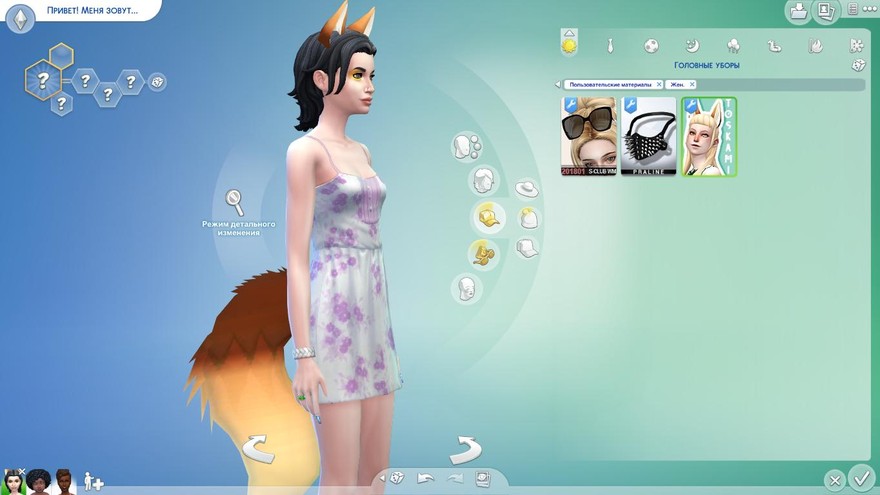Open the sleepwear moon outfit tab

692,45
